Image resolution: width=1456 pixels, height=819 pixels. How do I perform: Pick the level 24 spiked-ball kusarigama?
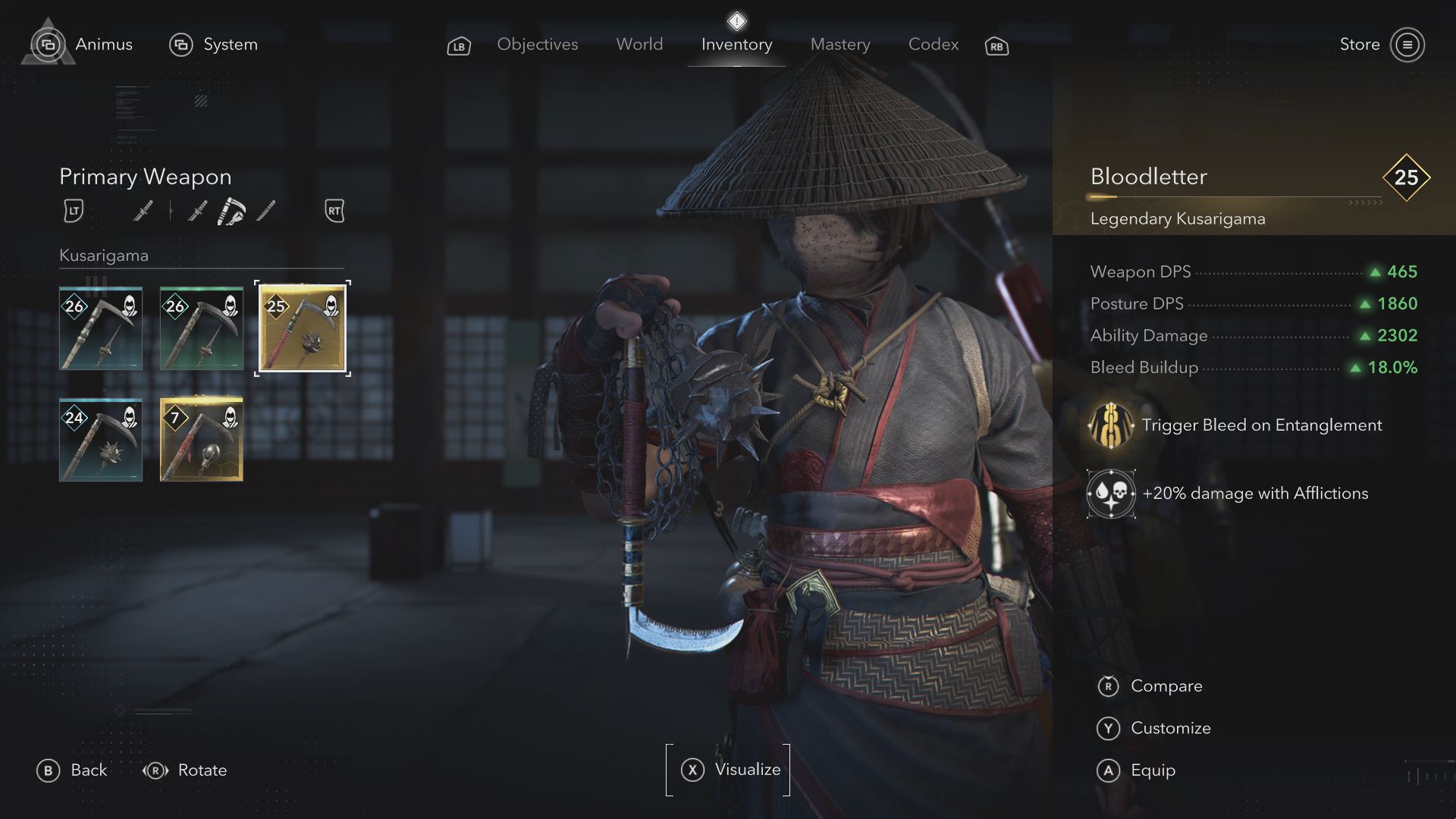[x=101, y=440]
